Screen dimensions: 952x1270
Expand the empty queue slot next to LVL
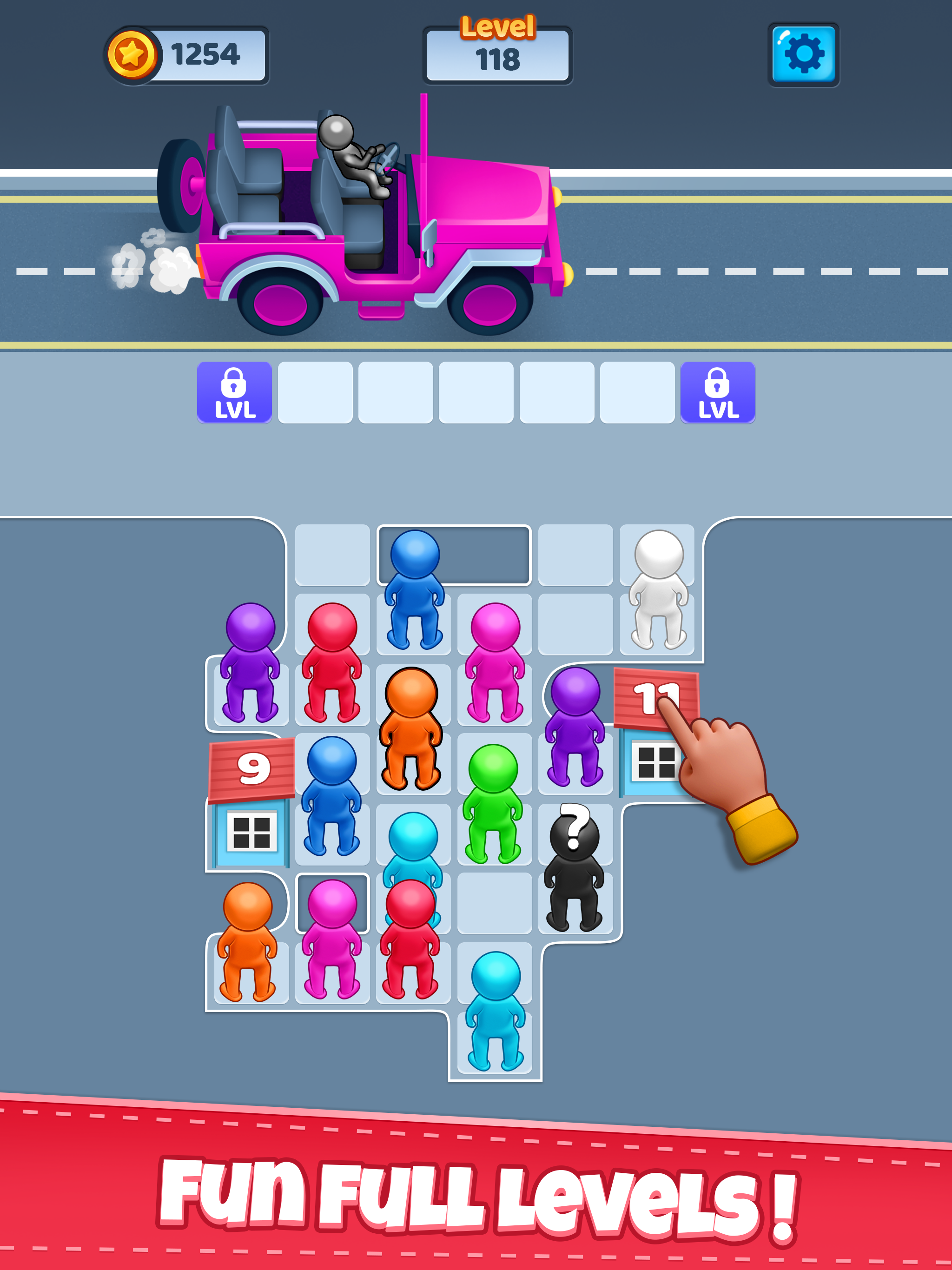(314, 393)
